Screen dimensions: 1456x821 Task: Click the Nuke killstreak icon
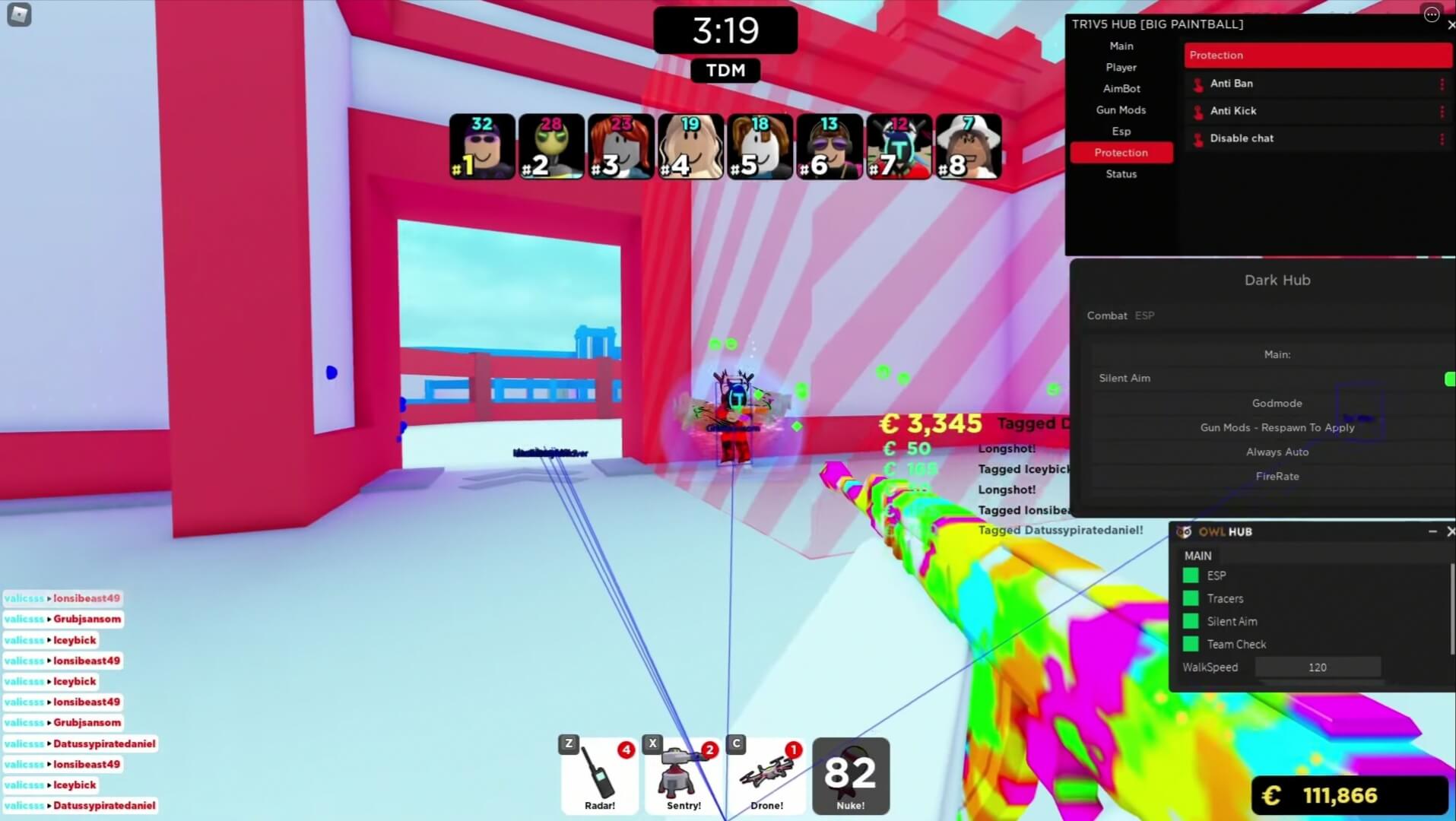pyautogui.click(x=850, y=774)
